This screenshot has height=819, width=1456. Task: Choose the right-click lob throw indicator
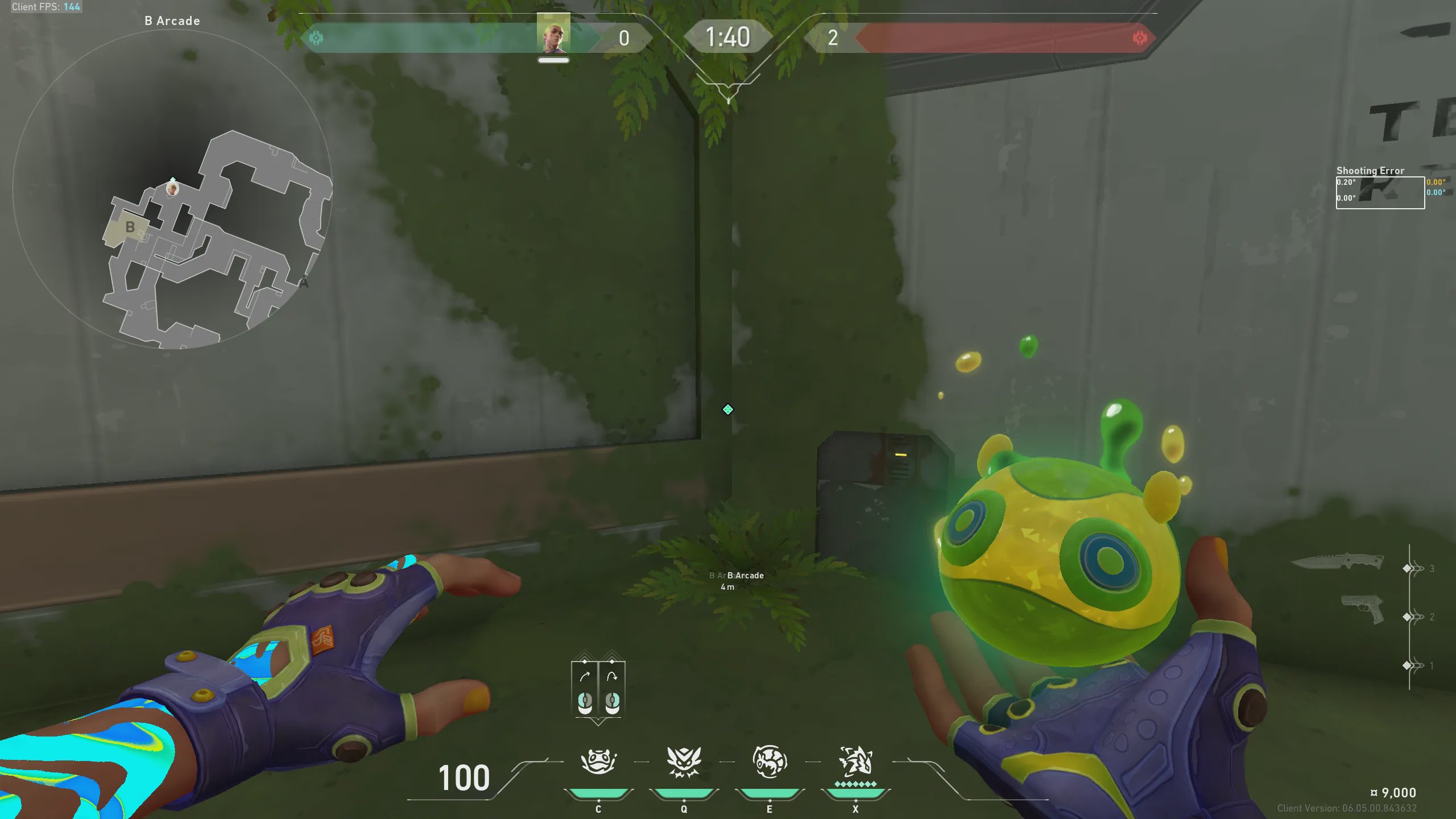[x=612, y=689]
